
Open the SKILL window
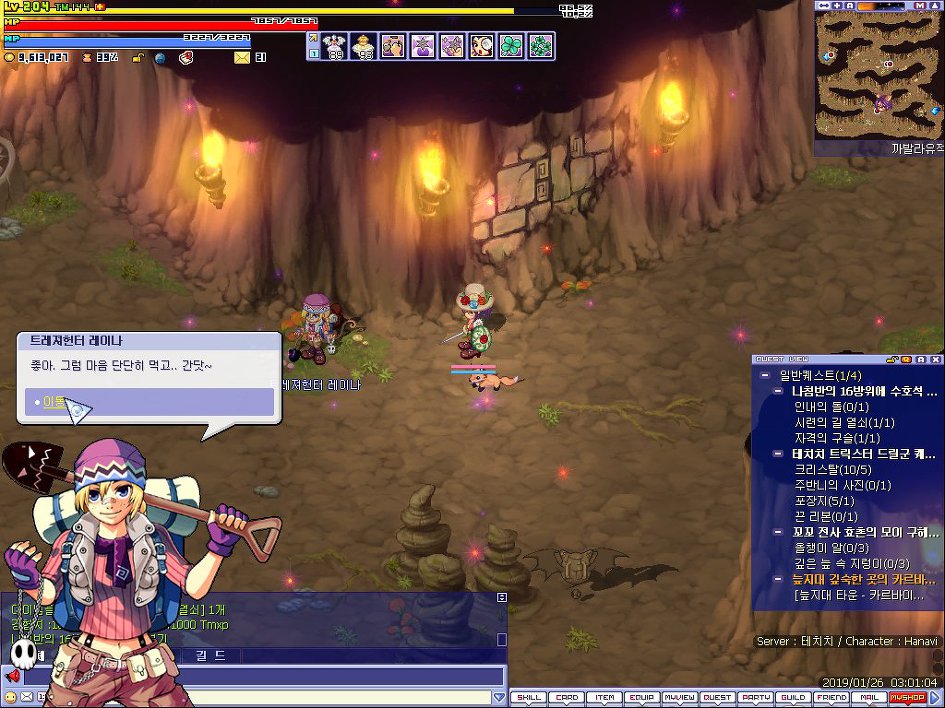pos(529,697)
